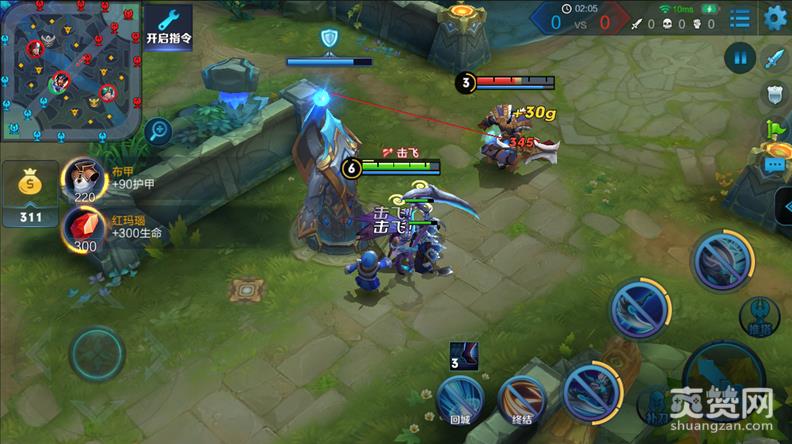
Task: Open the gold coin shop
Action: point(31,191)
